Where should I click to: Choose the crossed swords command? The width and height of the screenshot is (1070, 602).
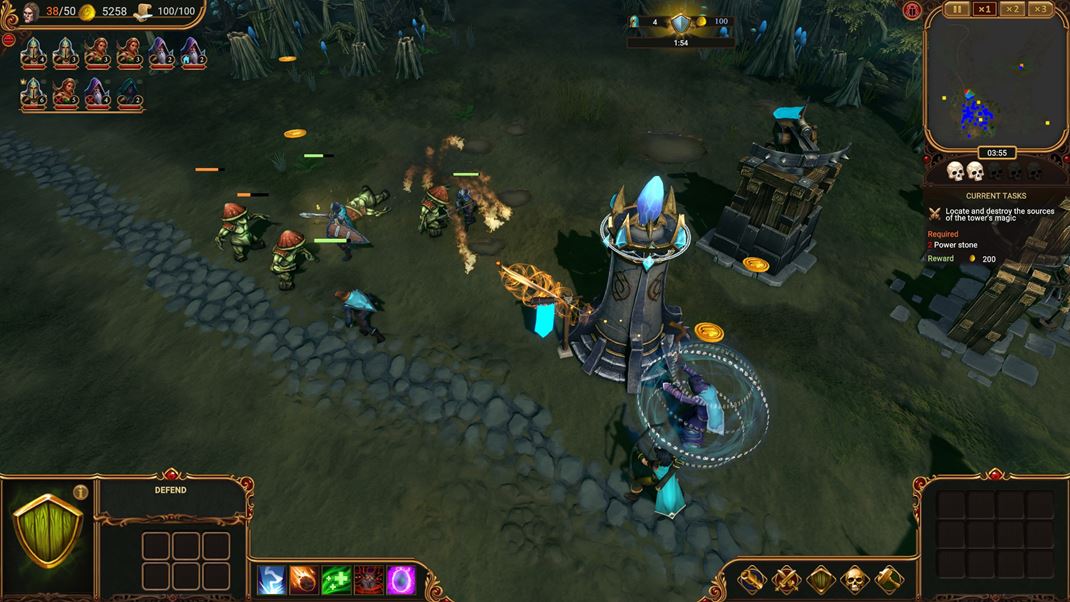tap(786, 579)
